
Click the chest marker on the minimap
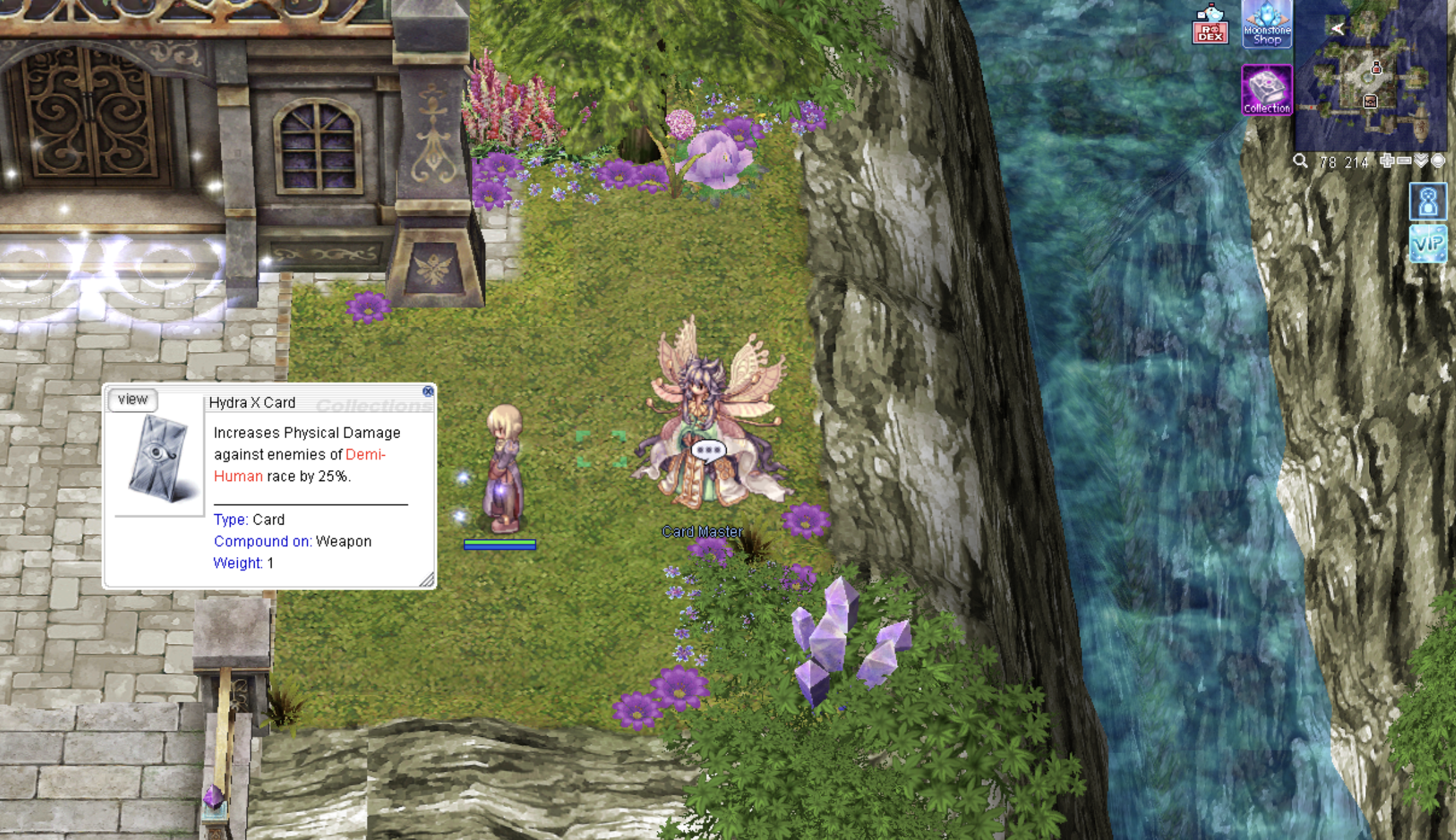1370,101
